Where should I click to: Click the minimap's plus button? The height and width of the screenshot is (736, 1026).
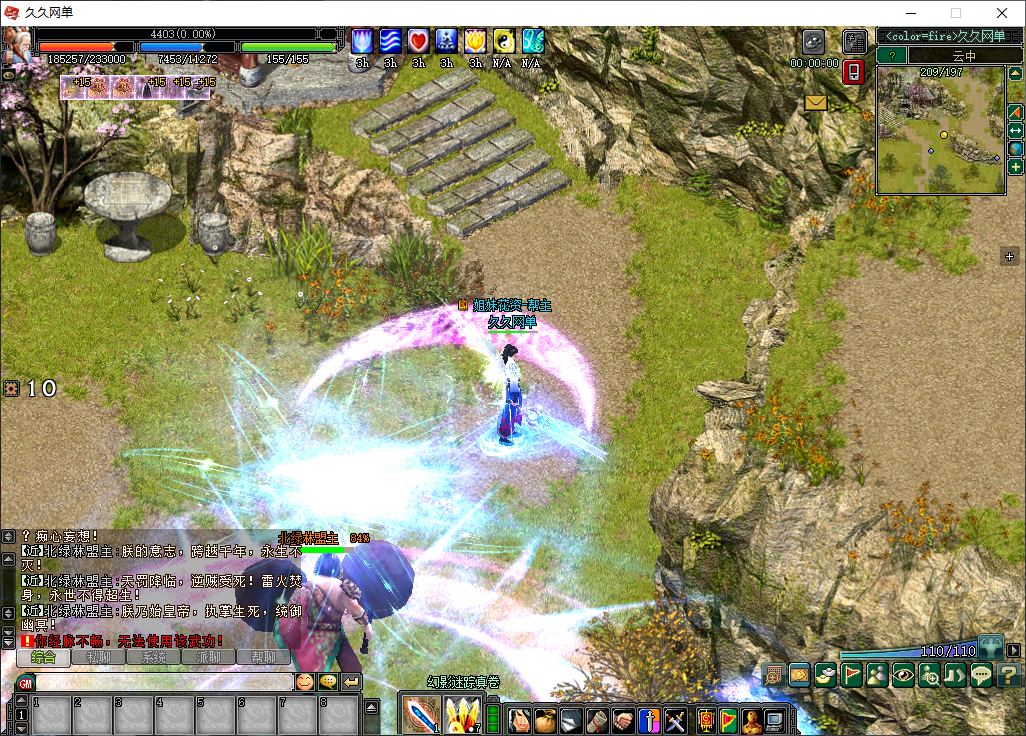pos(1015,167)
